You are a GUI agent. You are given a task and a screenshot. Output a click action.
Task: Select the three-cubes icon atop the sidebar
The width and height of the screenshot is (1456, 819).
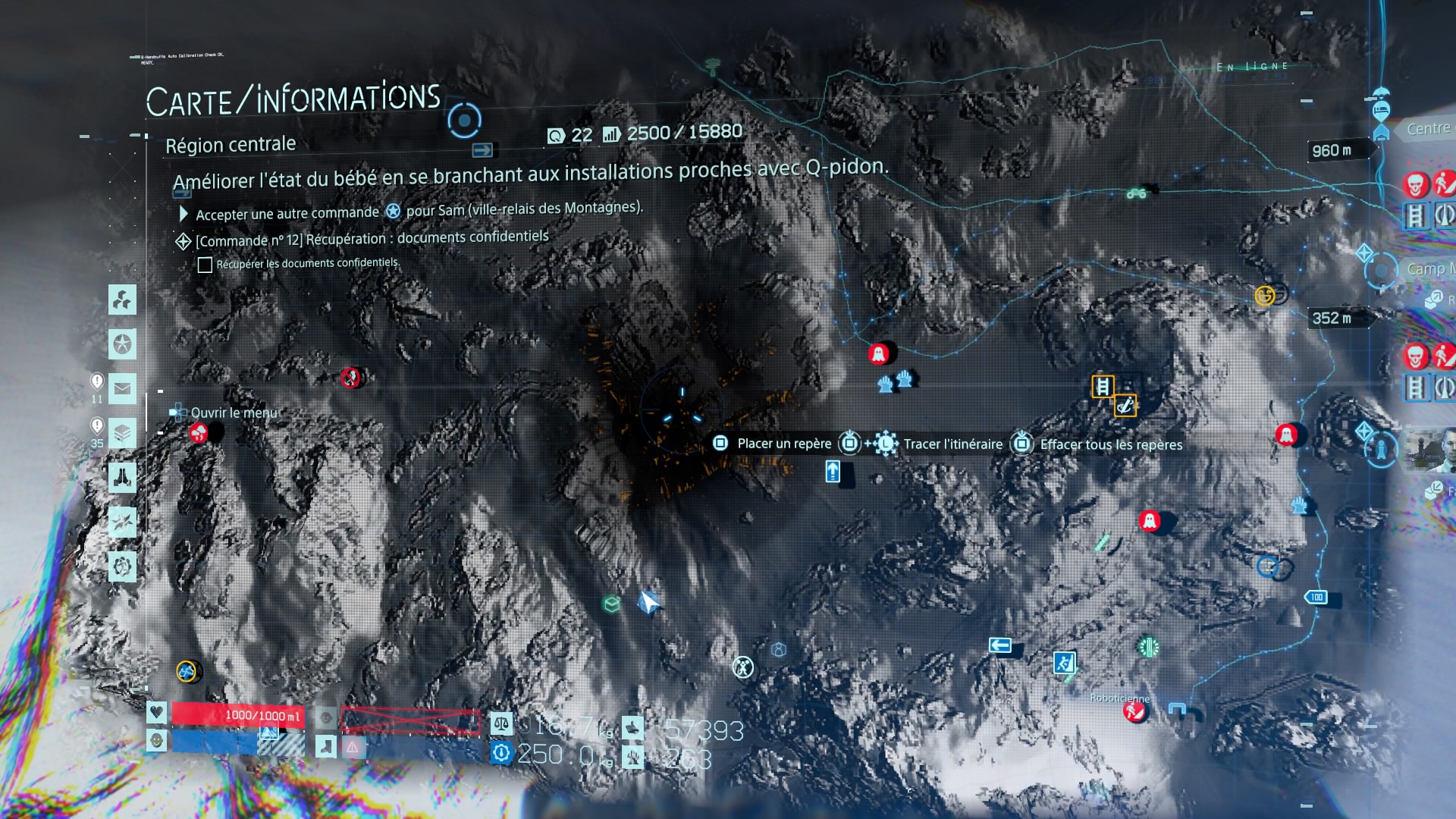pos(122,300)
